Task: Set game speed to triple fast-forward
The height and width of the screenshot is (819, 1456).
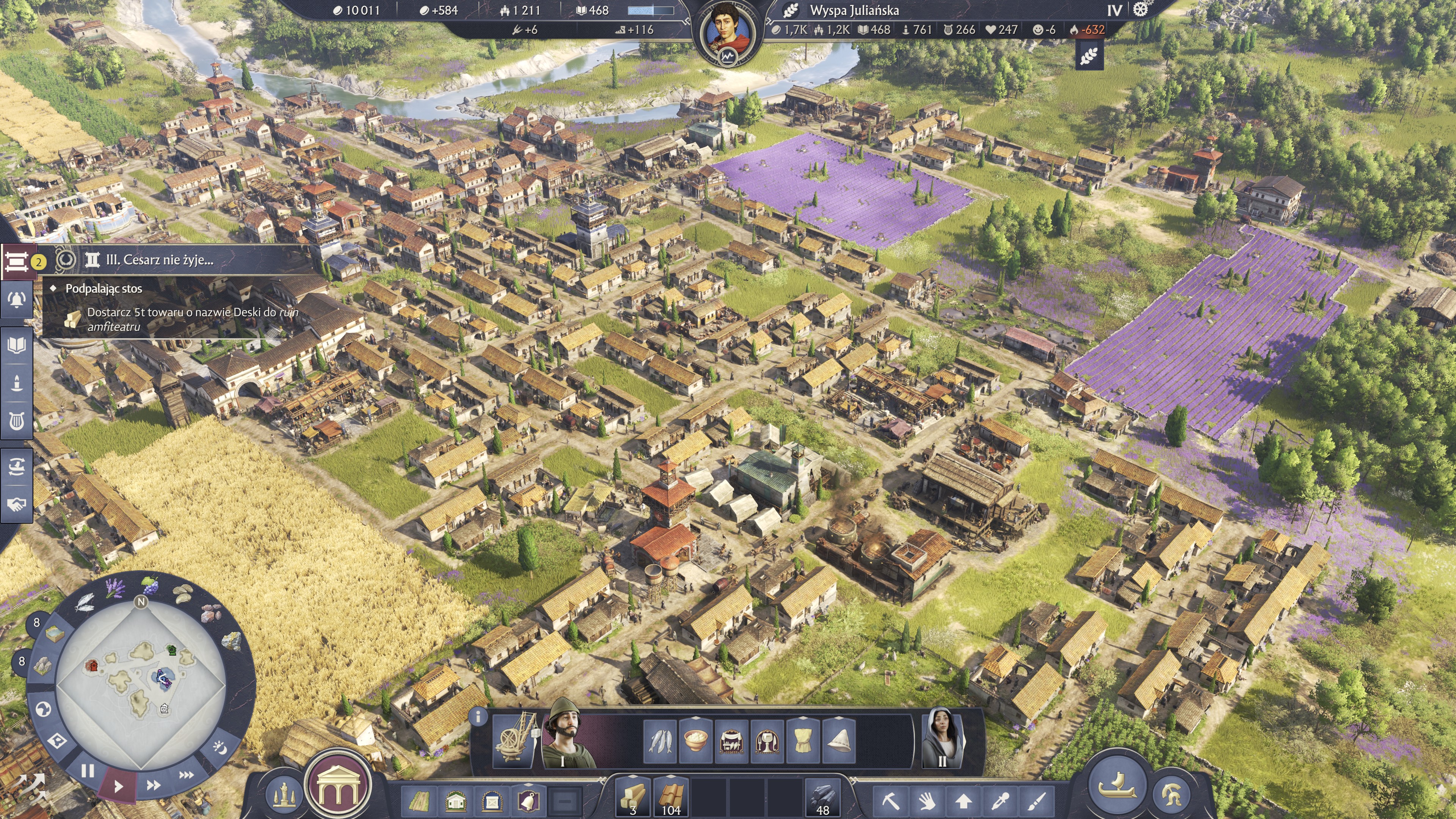Action: [x=187, y=775]
